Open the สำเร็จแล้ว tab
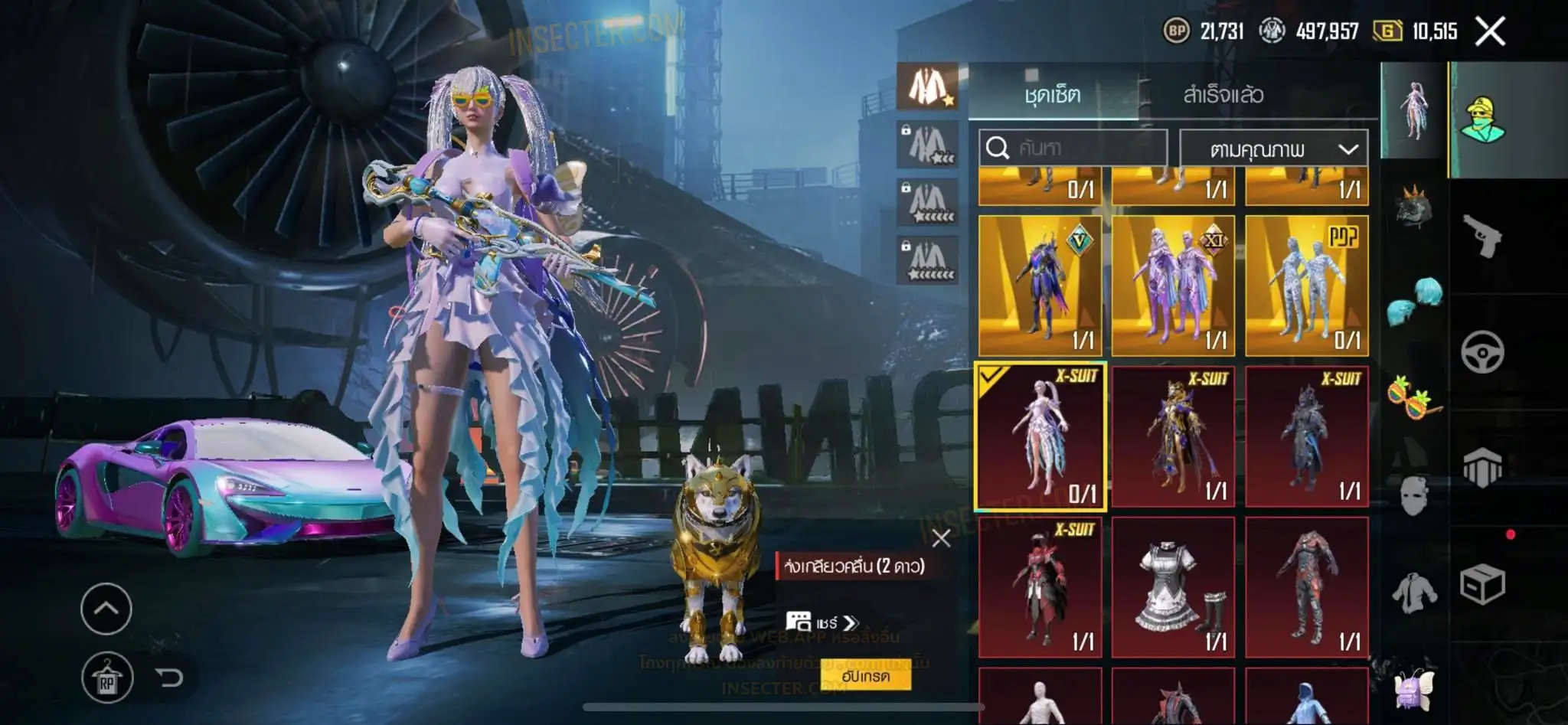 tap(1223, 95)
